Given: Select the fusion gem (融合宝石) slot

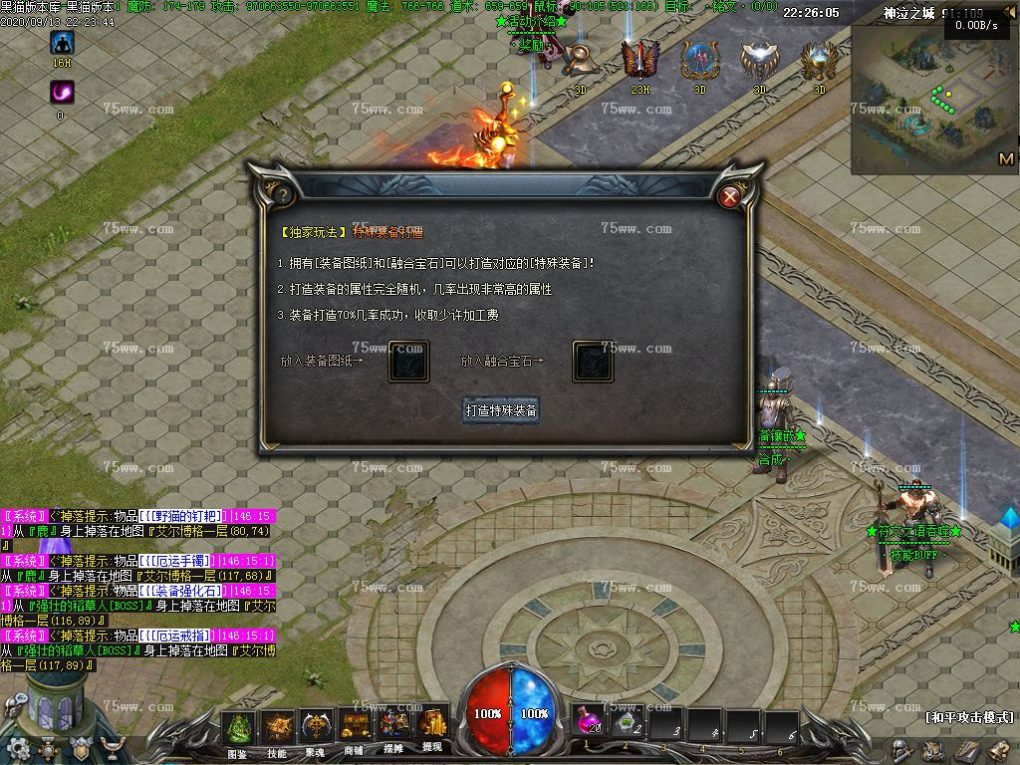Looking at the screenshot, I should 592,361.
